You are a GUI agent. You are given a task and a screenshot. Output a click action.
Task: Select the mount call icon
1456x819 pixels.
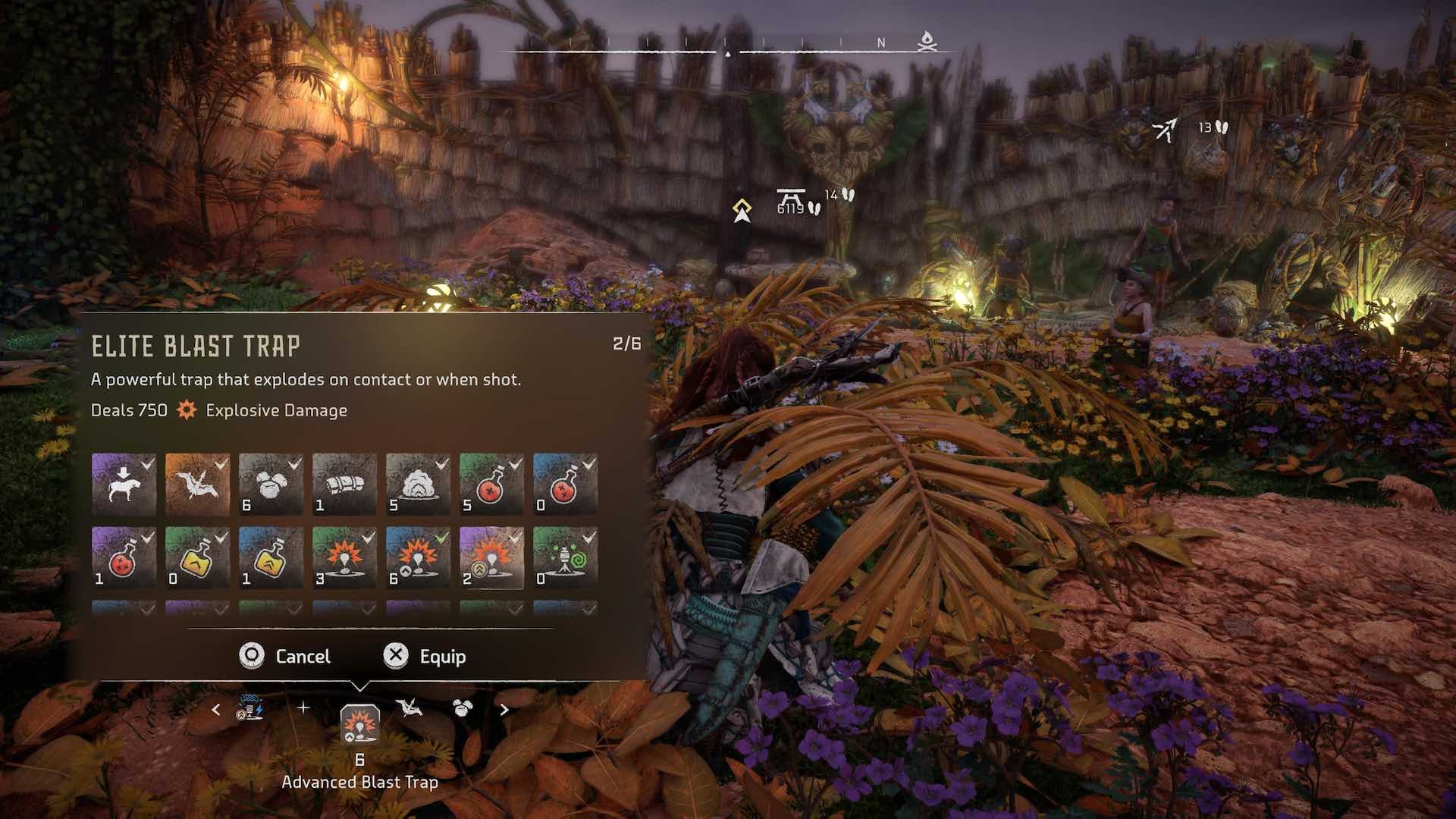tap(124, 485)
